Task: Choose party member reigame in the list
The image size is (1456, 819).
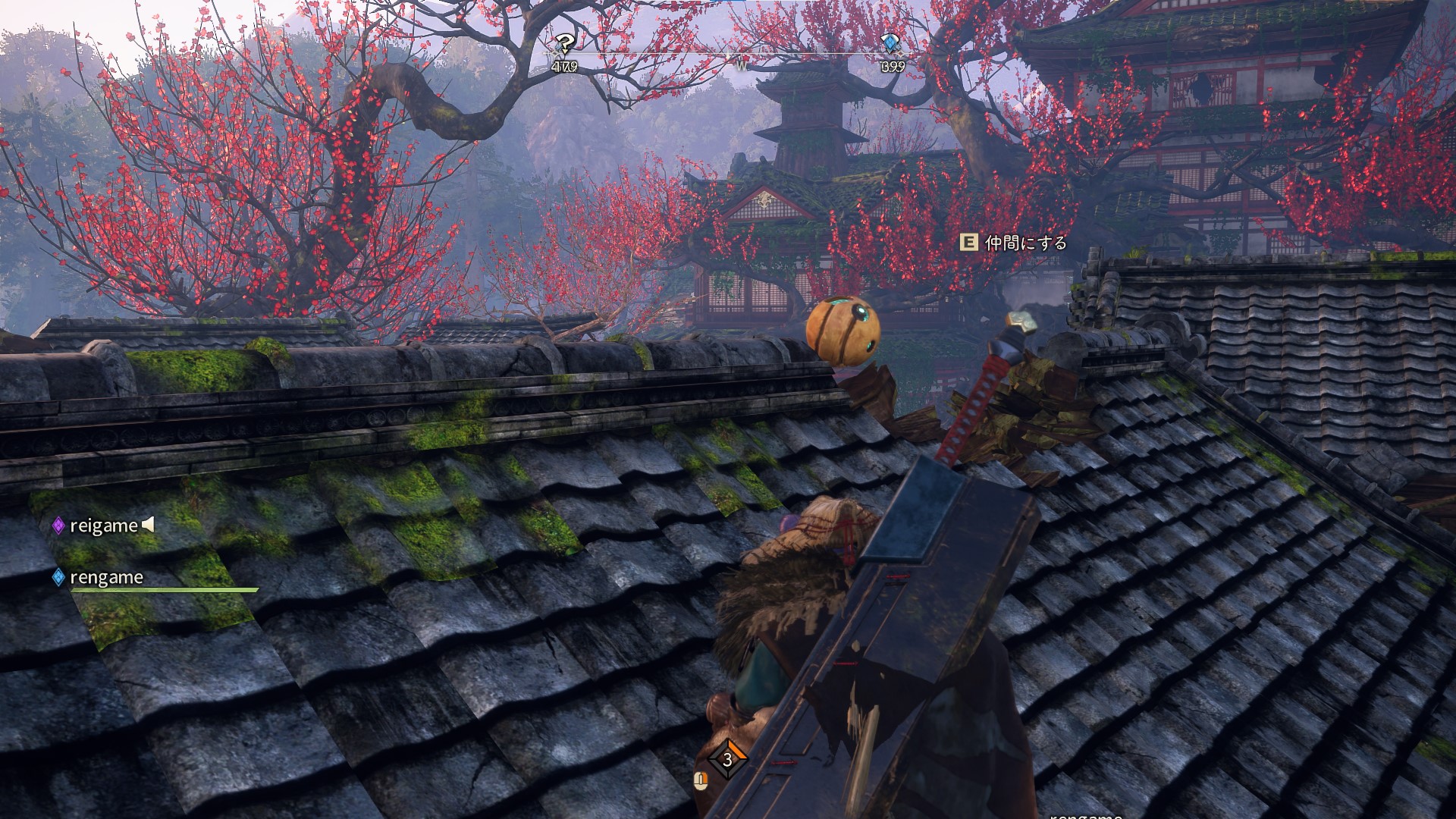Action: 103,526
